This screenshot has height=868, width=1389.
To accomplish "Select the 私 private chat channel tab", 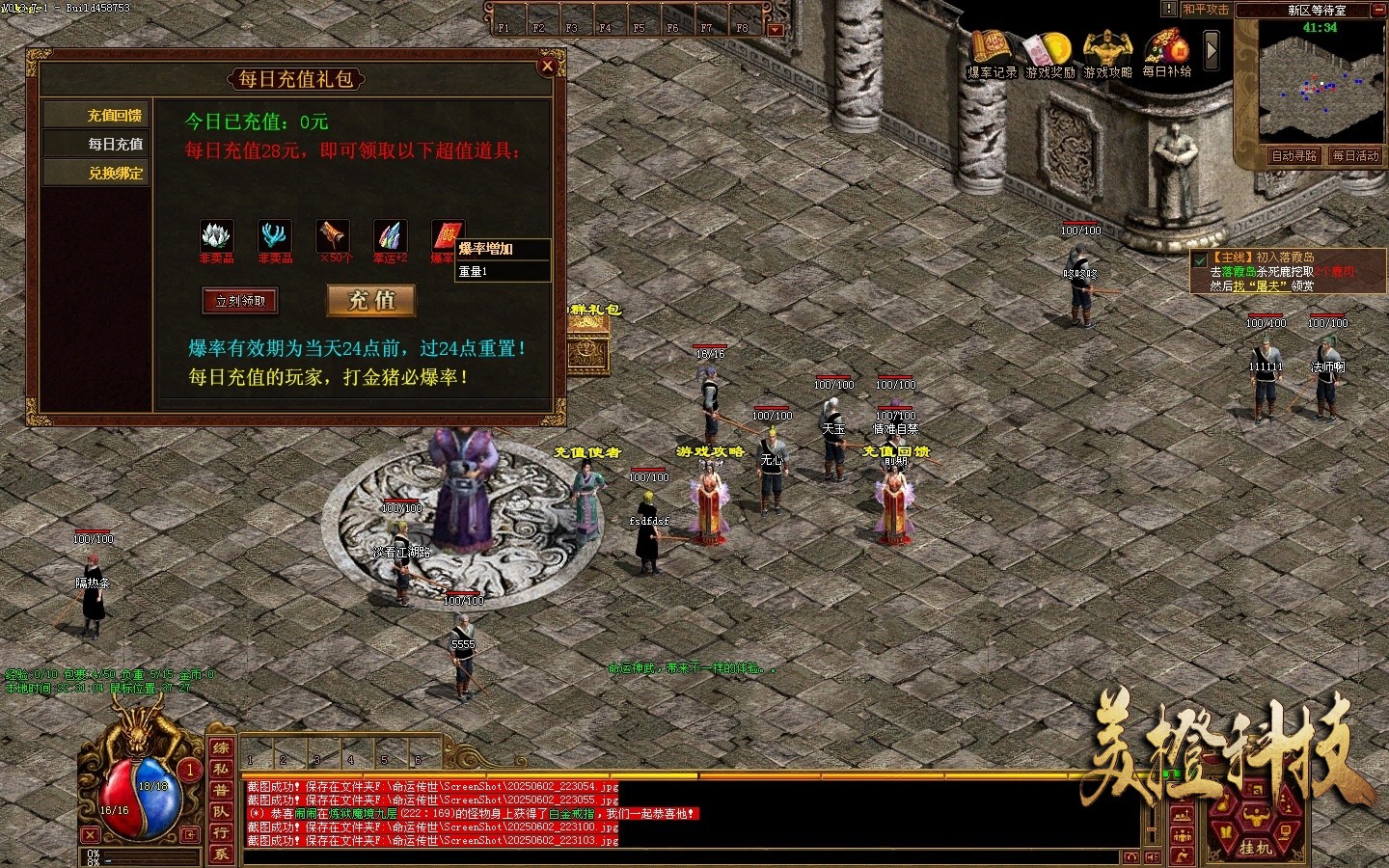I will pyautogui.click(x=221, y=769).
